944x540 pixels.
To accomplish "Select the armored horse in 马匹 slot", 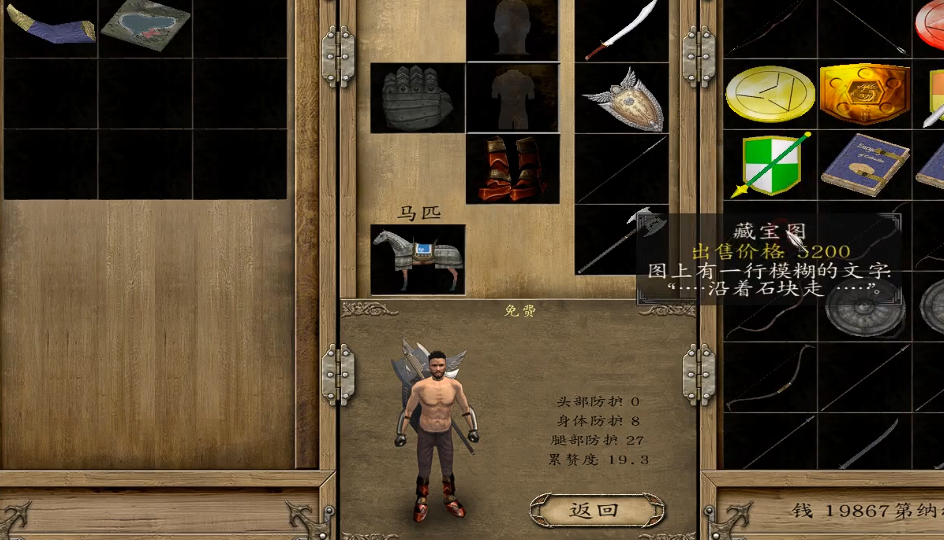I will (x=417, y=258).
